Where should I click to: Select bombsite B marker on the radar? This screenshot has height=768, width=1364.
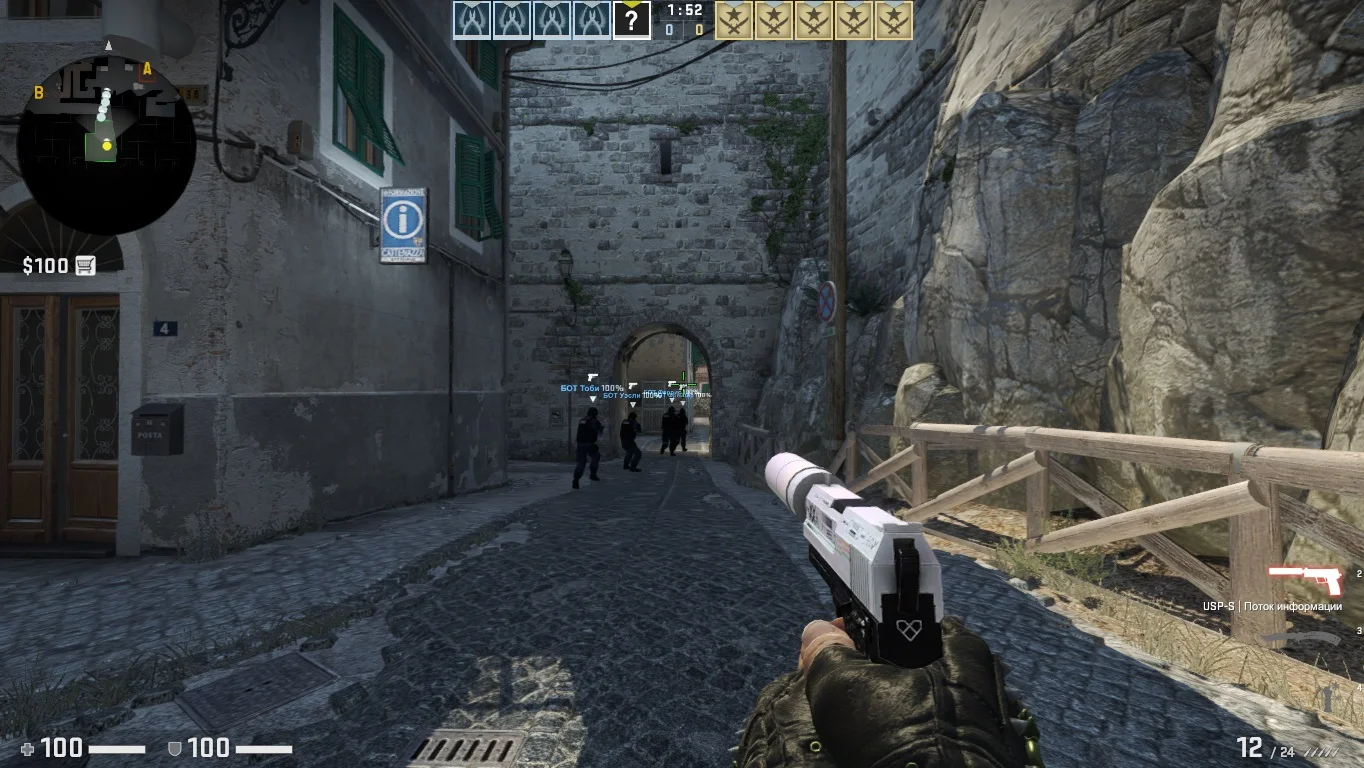[x=39, y=93]
